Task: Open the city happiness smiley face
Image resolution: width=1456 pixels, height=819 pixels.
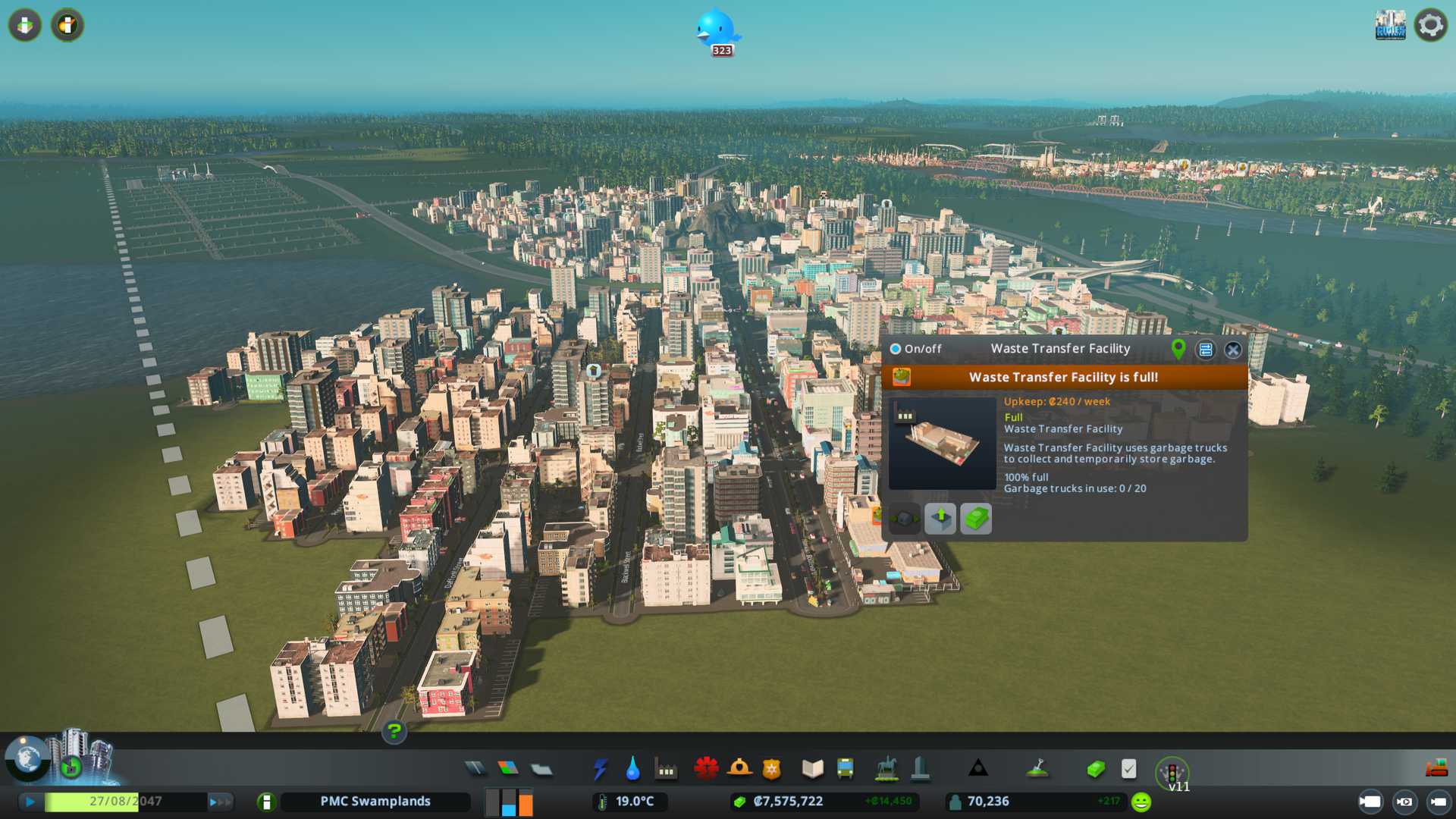Action: pos(1141,802)
